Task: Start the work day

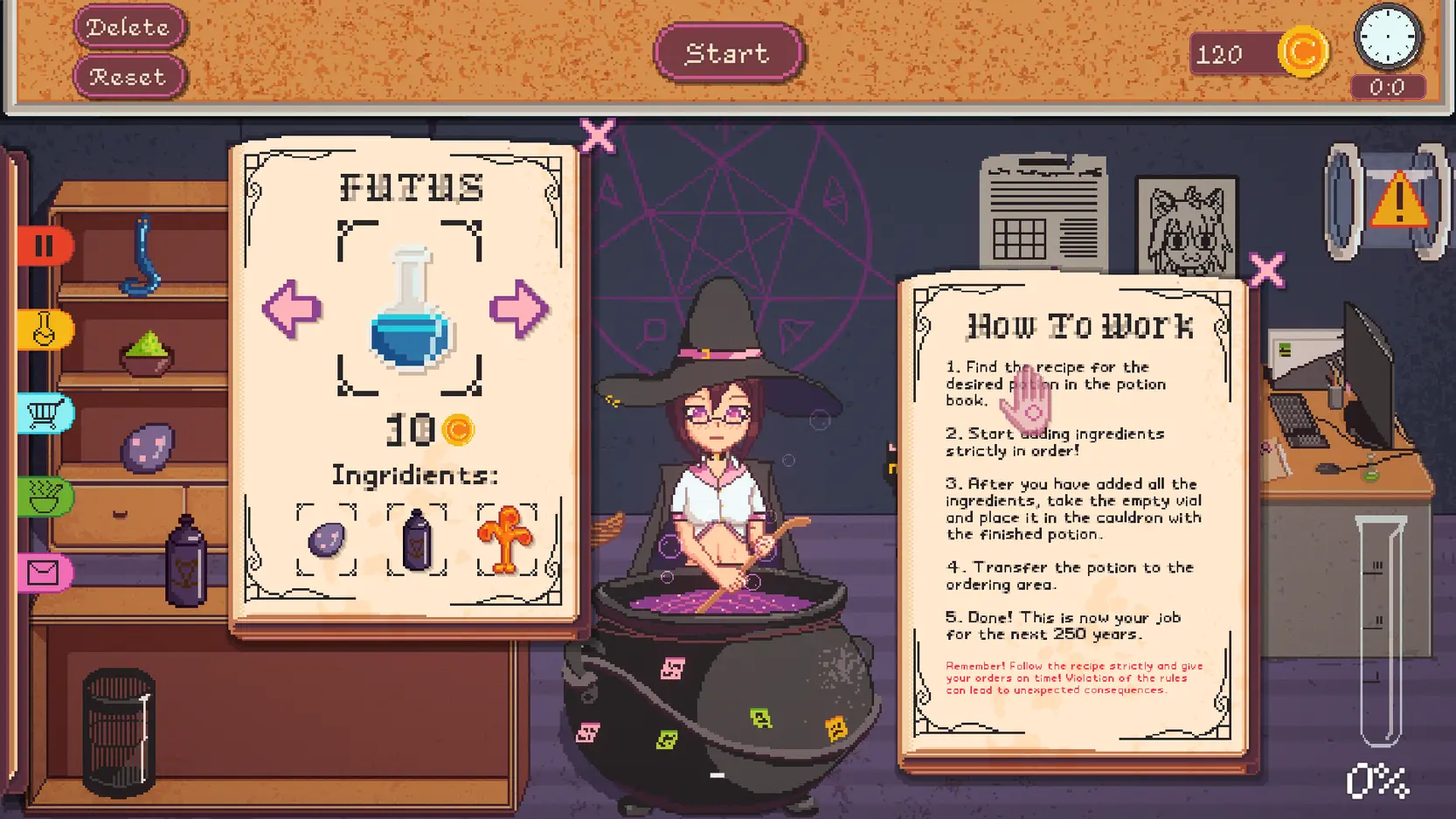Action: (727, 53)
